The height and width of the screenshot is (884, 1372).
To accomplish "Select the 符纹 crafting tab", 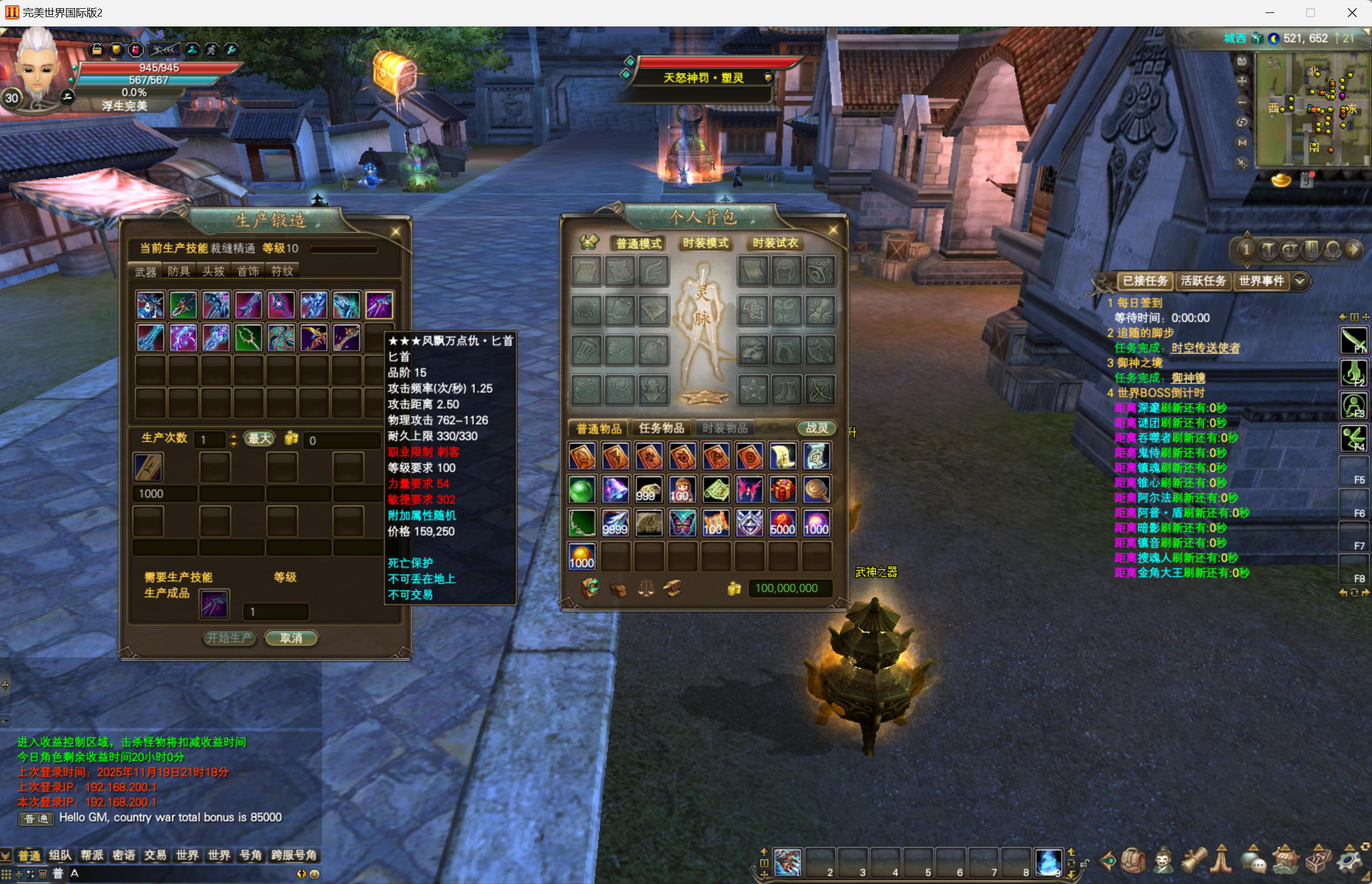I will 282,271.
